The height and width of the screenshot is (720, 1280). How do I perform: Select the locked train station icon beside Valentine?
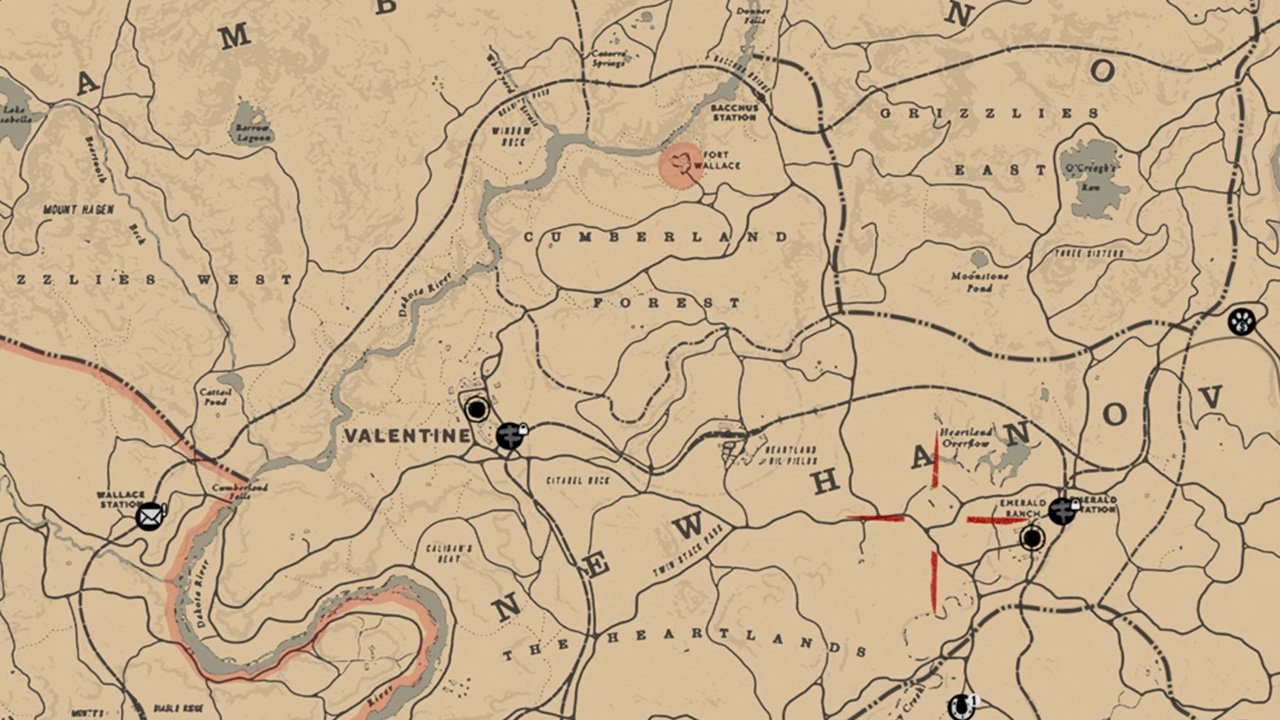point(509,437)
